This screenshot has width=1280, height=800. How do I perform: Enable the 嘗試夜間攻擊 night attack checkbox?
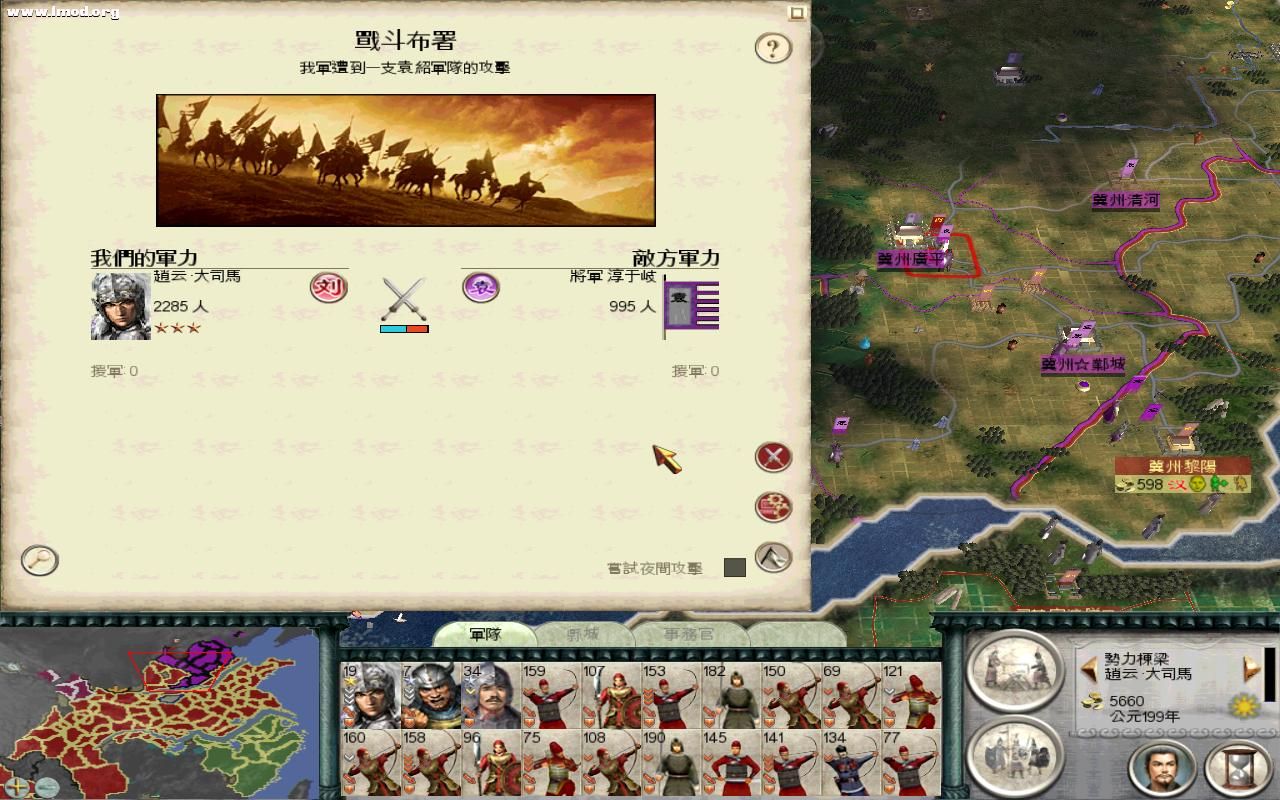[x=737, y=568]
